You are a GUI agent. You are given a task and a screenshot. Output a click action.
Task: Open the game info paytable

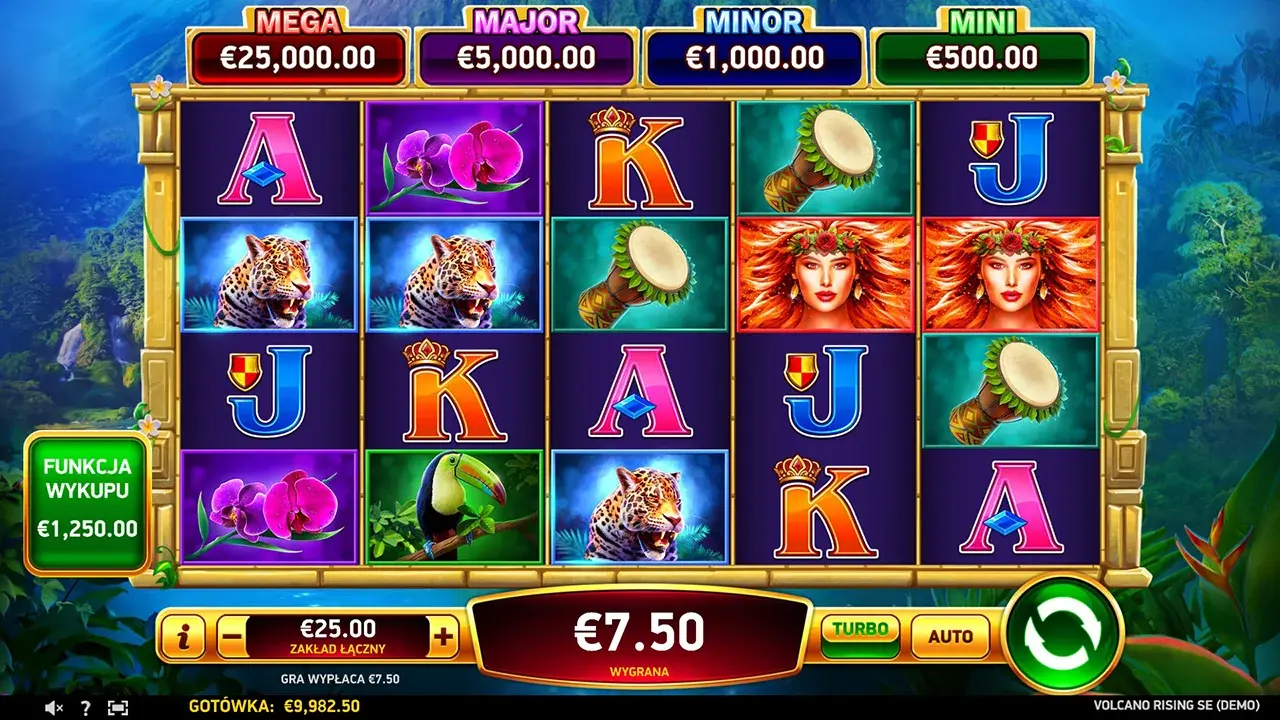point(183,635)
